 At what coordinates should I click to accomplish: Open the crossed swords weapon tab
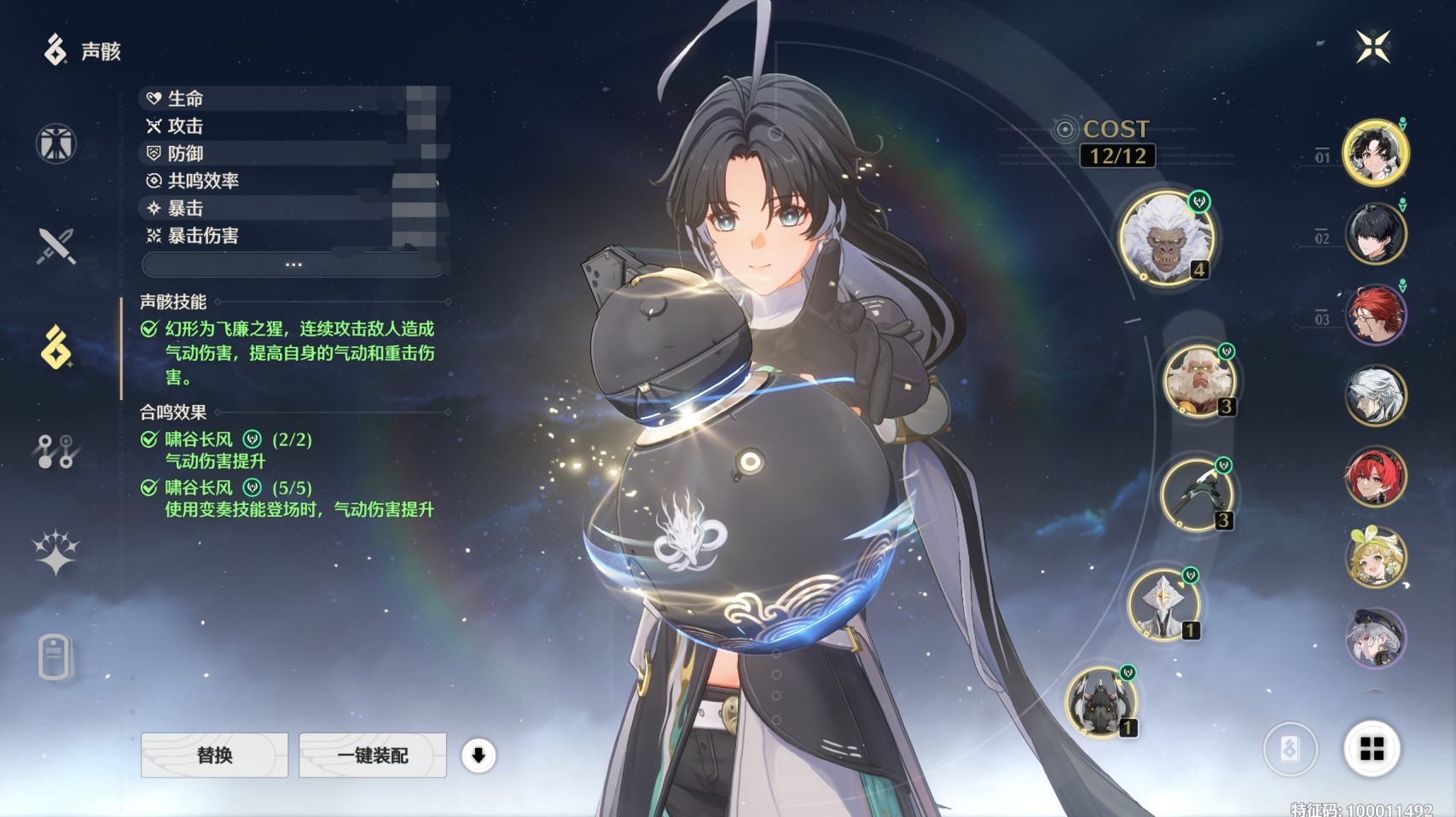(56, 246)
